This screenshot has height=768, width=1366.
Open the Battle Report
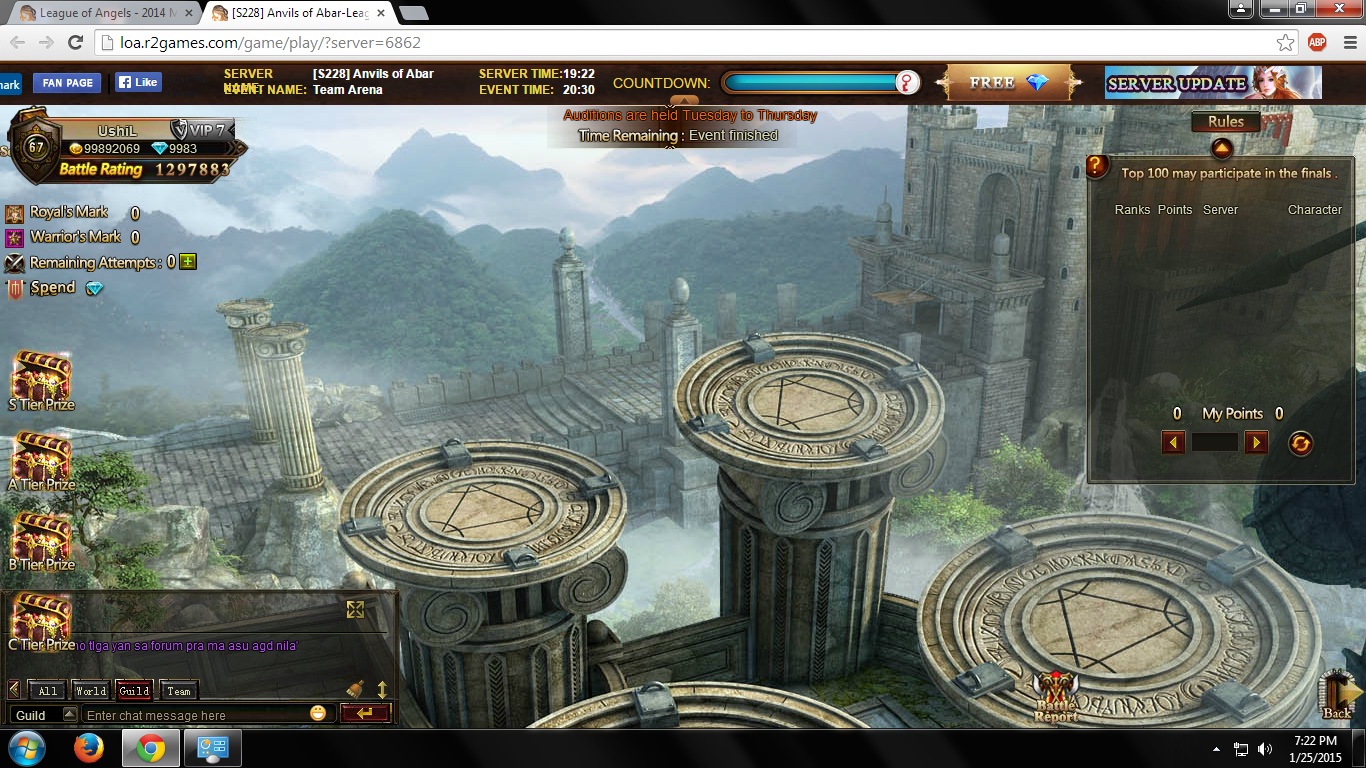pos(1056,696)
